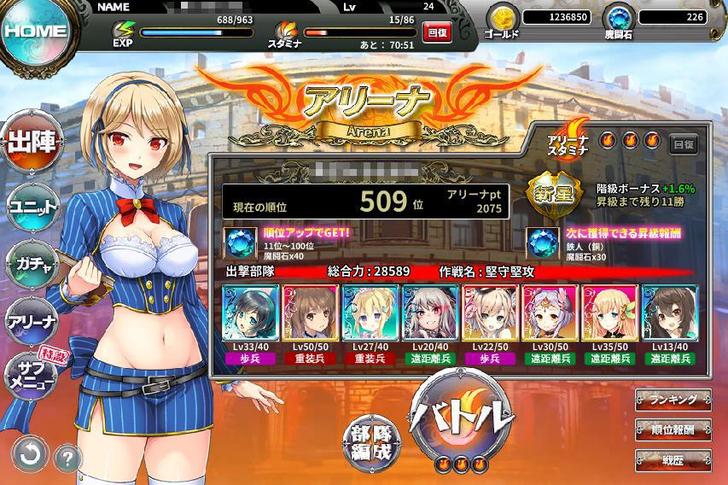Pick the Lv13/40 遠距離兵 unit portrait
The width and height of the screenshot is (728, 485).
[670, 317]
